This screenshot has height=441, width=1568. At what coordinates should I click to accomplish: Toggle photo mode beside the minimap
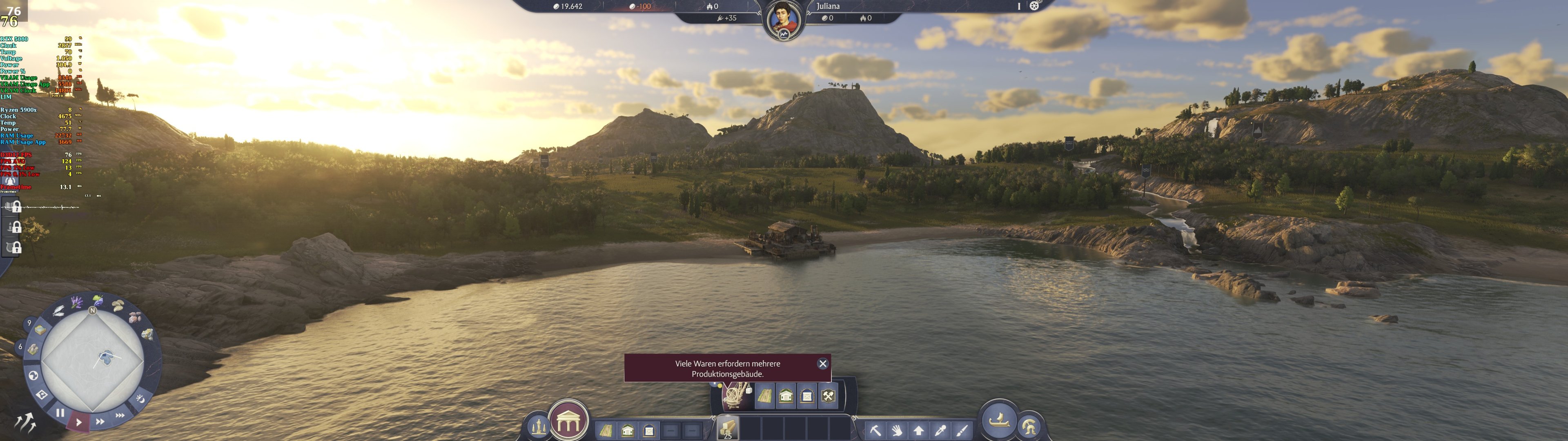[42, 395]
